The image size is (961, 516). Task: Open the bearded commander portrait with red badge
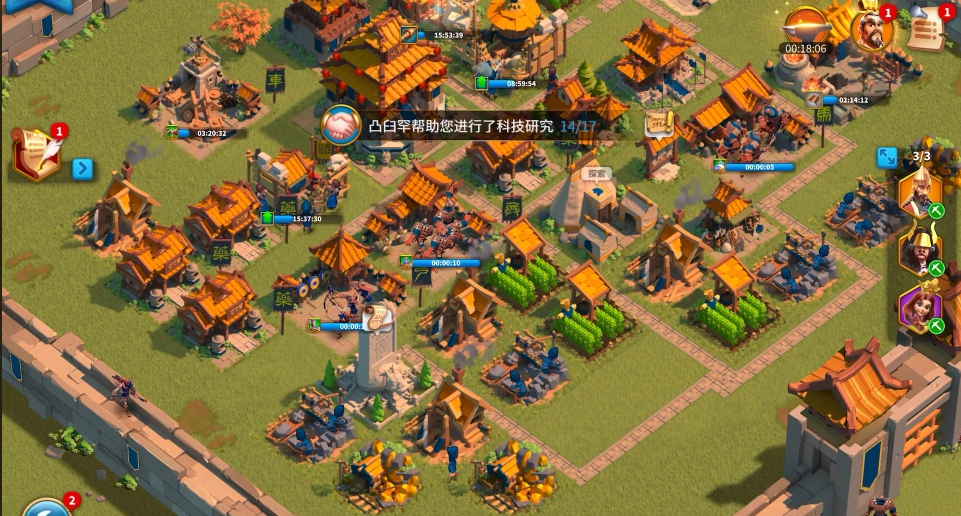[x=870, y=30]
